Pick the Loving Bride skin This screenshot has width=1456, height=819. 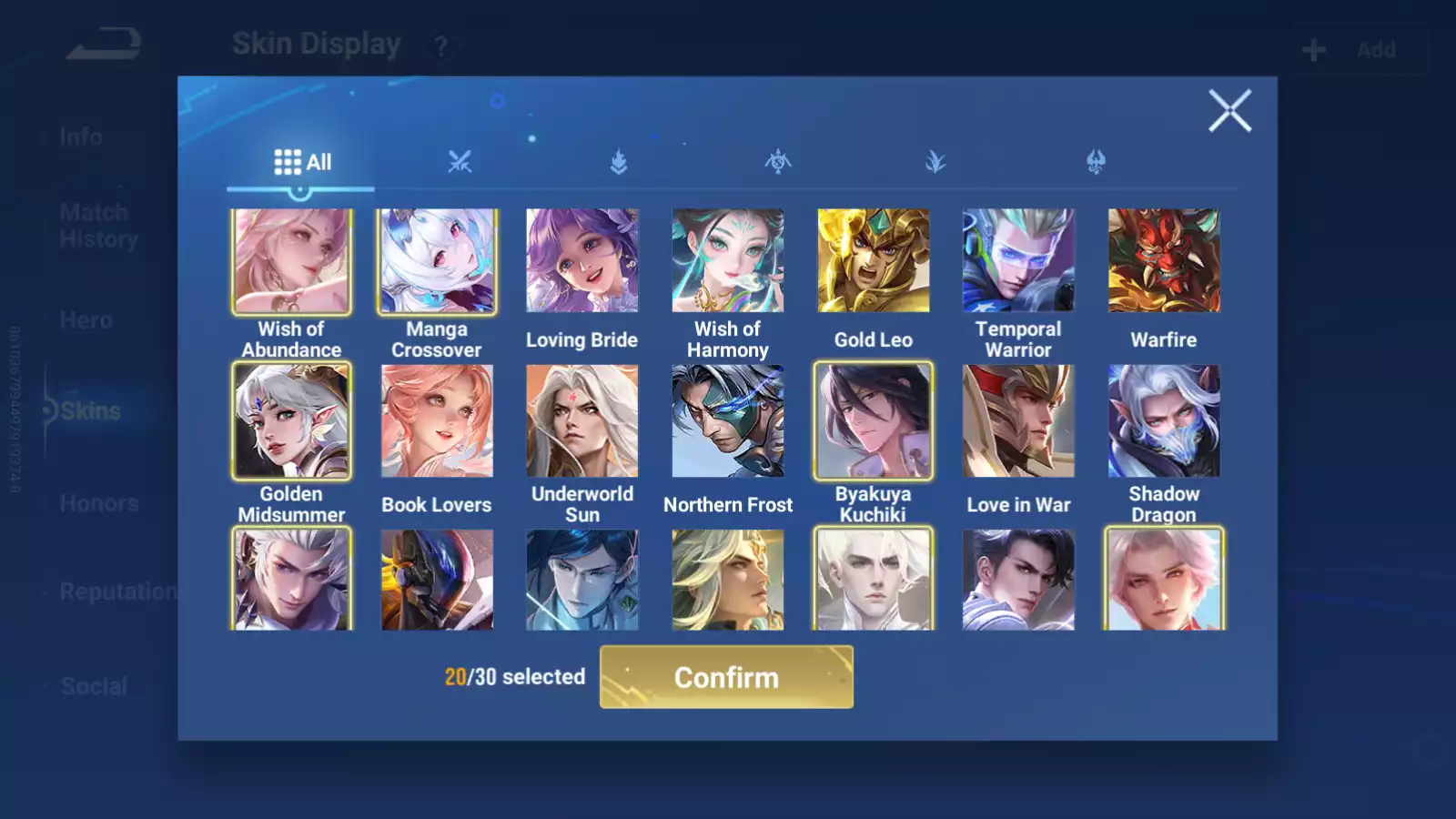[582, 262]
